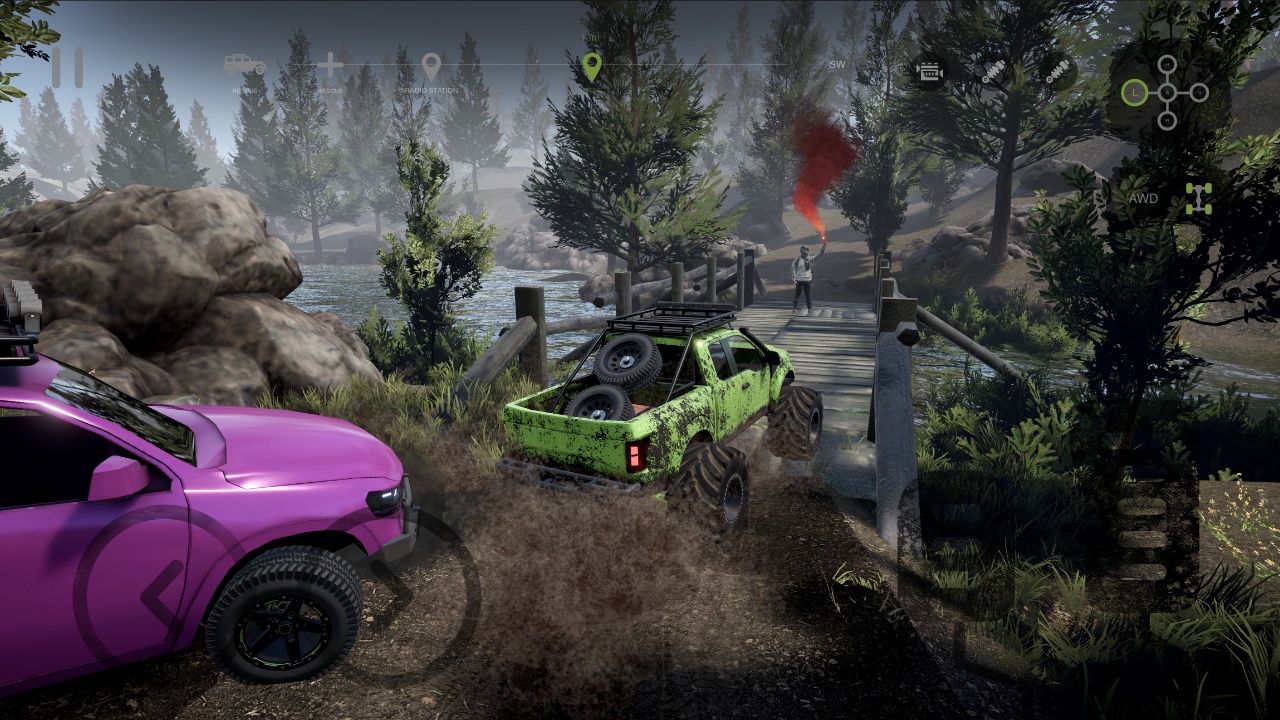Toggle AWD drive mode
The width and height of the screenshot is (1280, 720).
1143,199
